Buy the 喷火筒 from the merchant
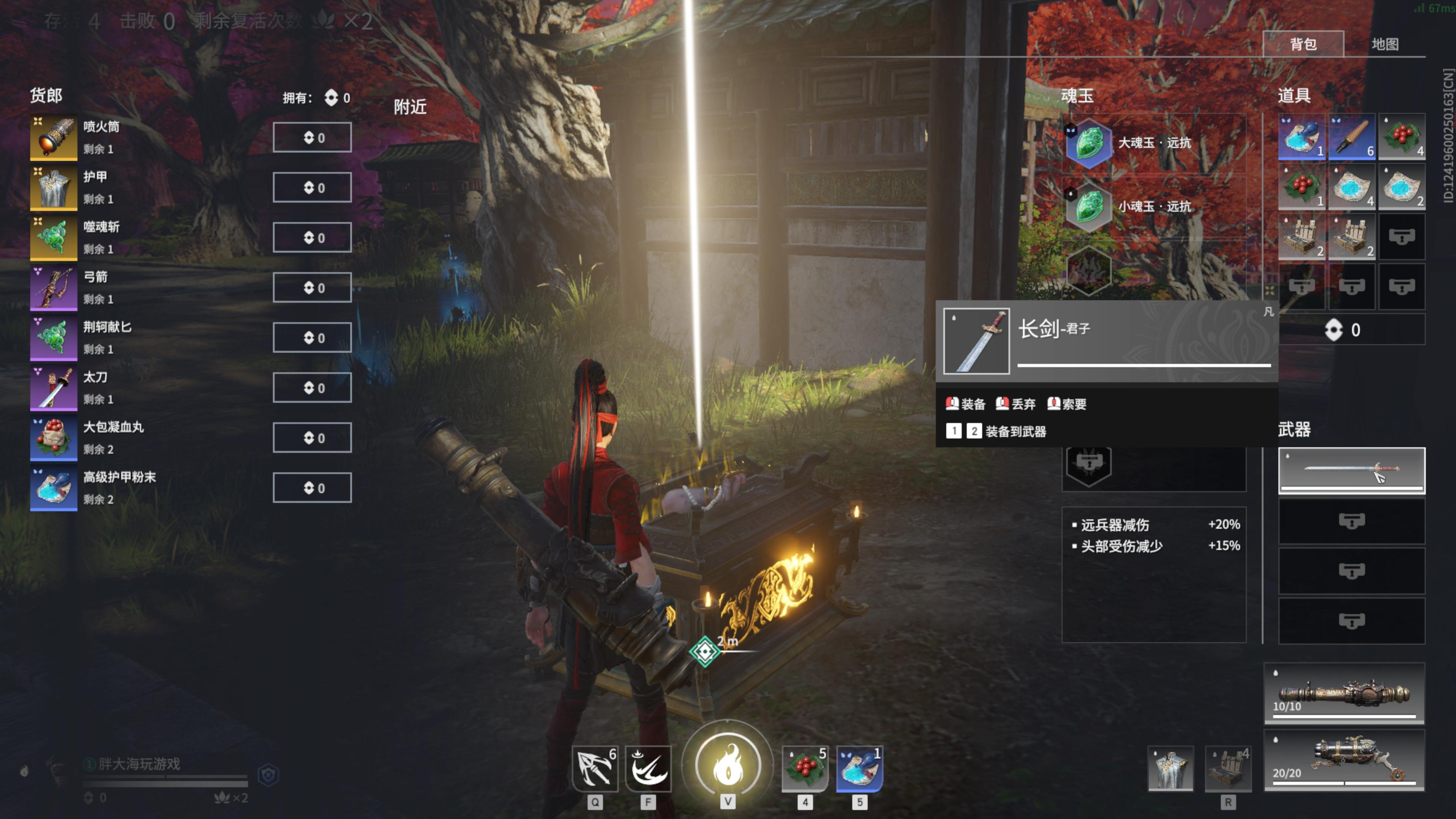 [x=312, y=137]
